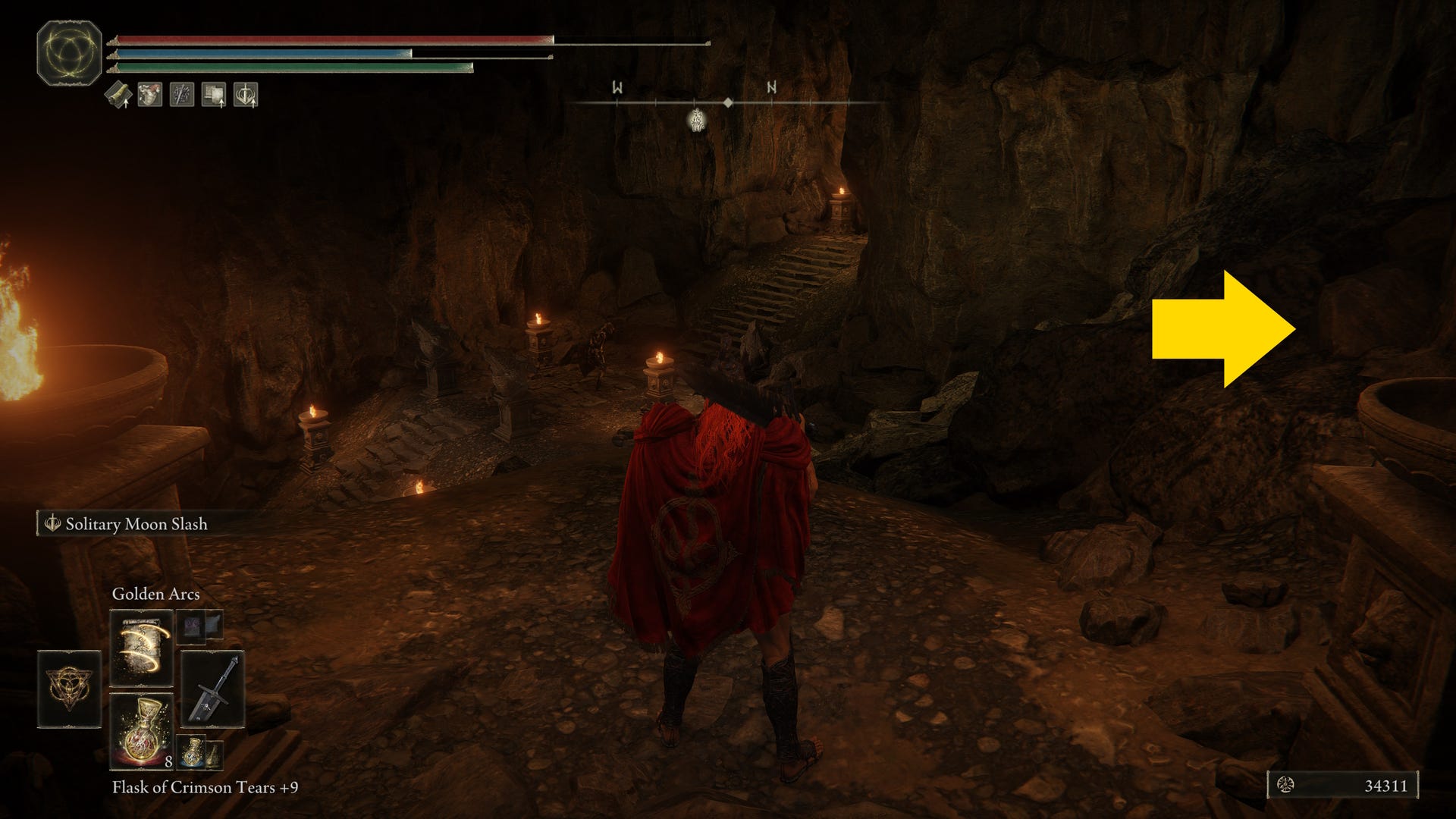Inspect the heart-shaped status effect icon
The height and width of the screenshot is (819, 1456).
tap(150, 96)
